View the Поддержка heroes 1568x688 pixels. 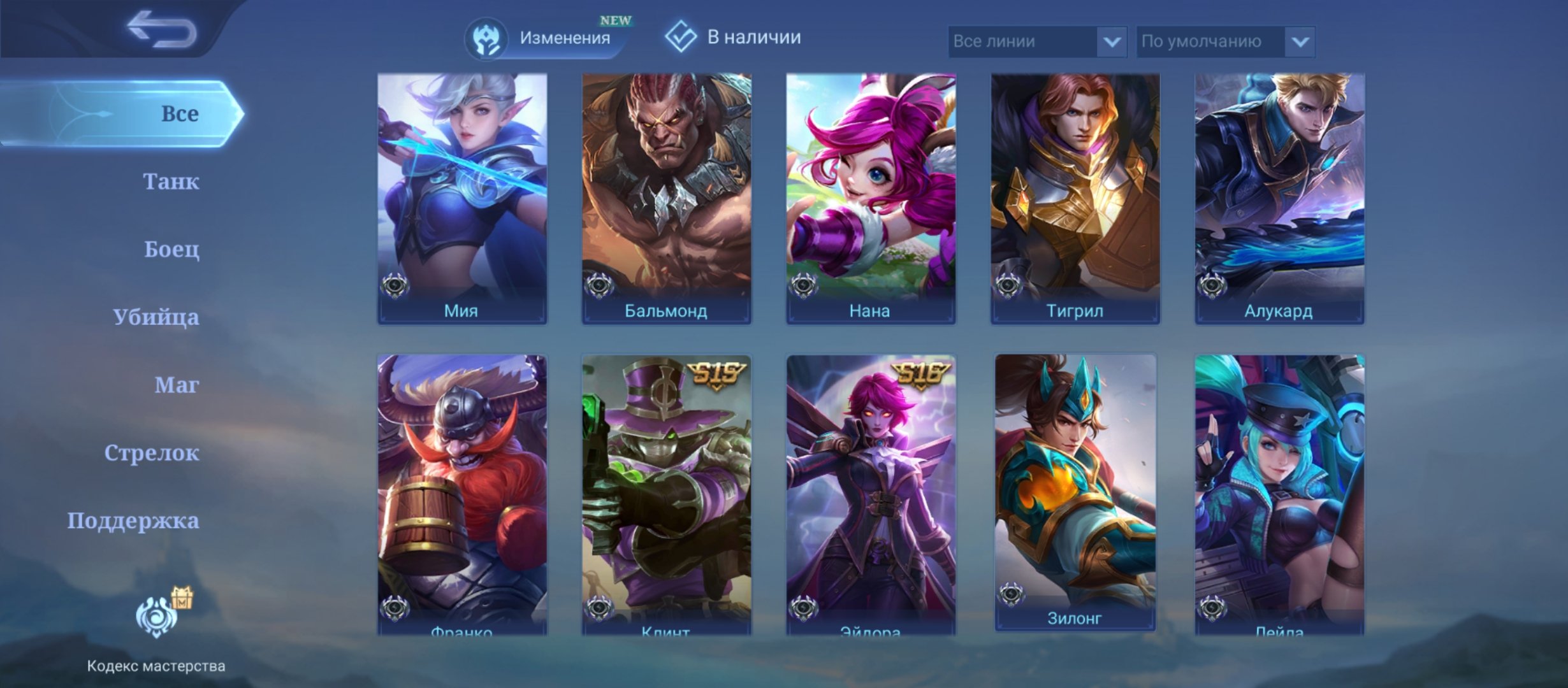133,521
